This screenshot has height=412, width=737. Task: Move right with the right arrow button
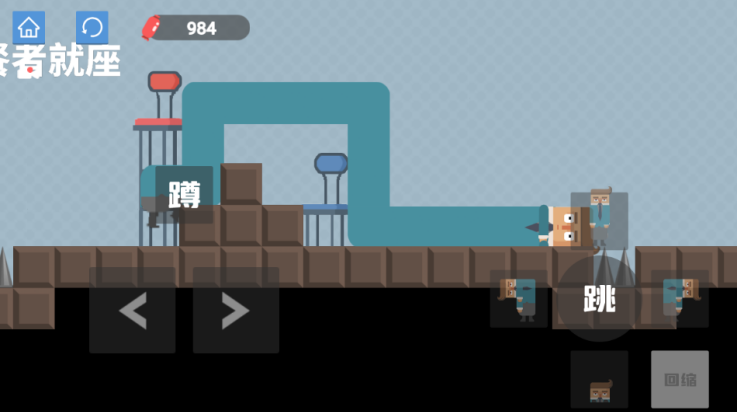236,310
